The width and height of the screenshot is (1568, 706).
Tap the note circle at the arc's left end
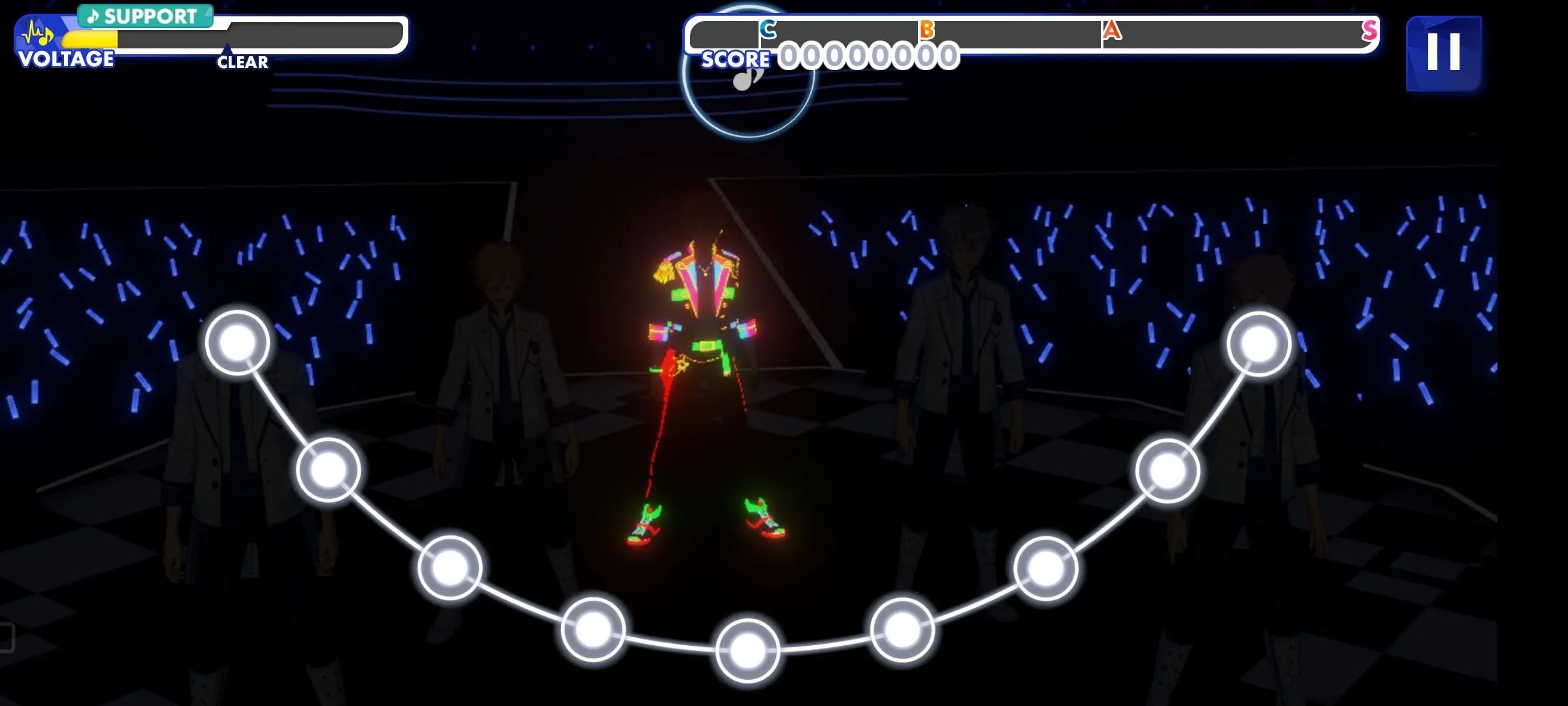237,343
